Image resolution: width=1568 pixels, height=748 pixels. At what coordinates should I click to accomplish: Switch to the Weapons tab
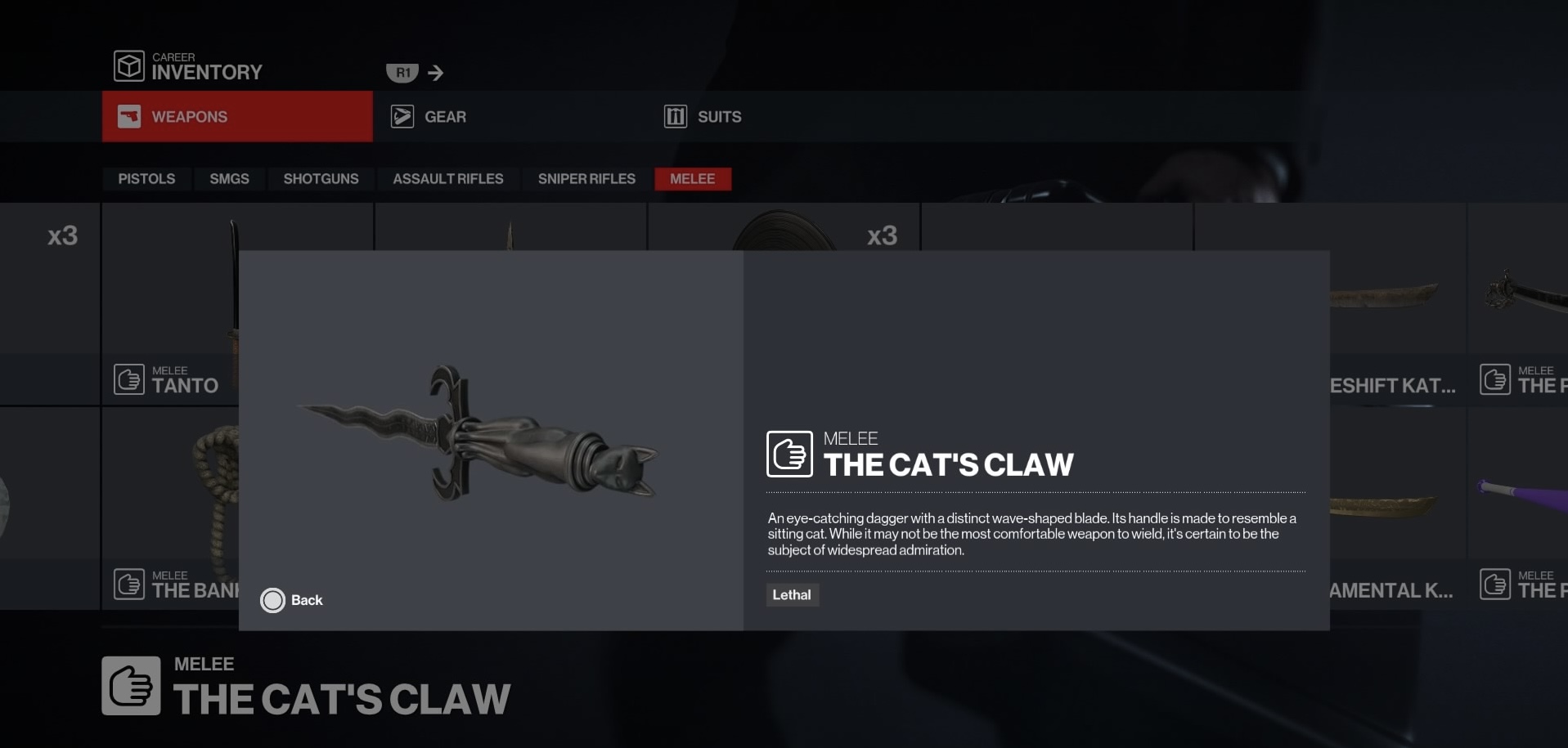pyautogui.click(x=237, y=117)
